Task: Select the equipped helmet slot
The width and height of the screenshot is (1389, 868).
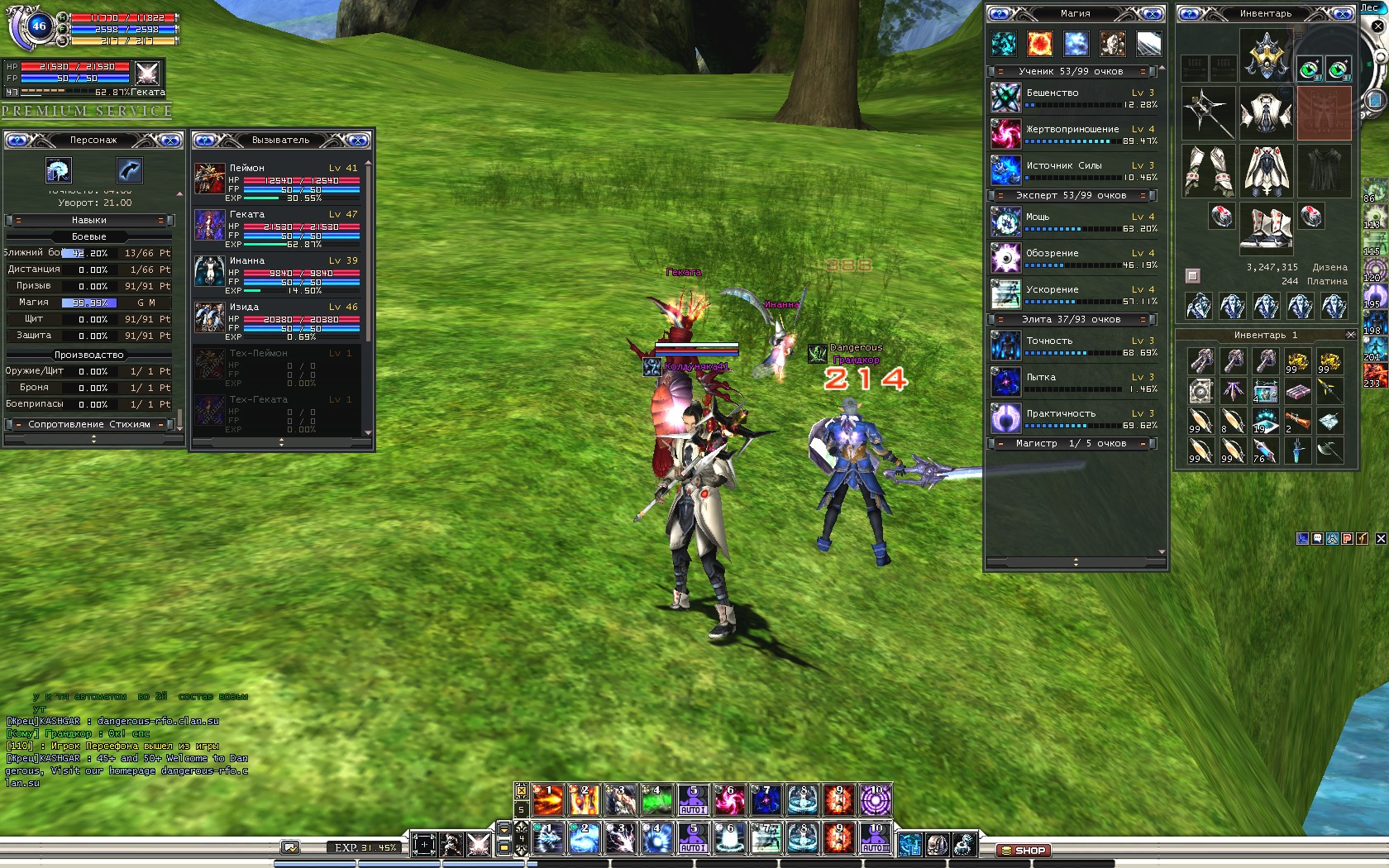Action: pyautogui.click(x=1265, y=54)
